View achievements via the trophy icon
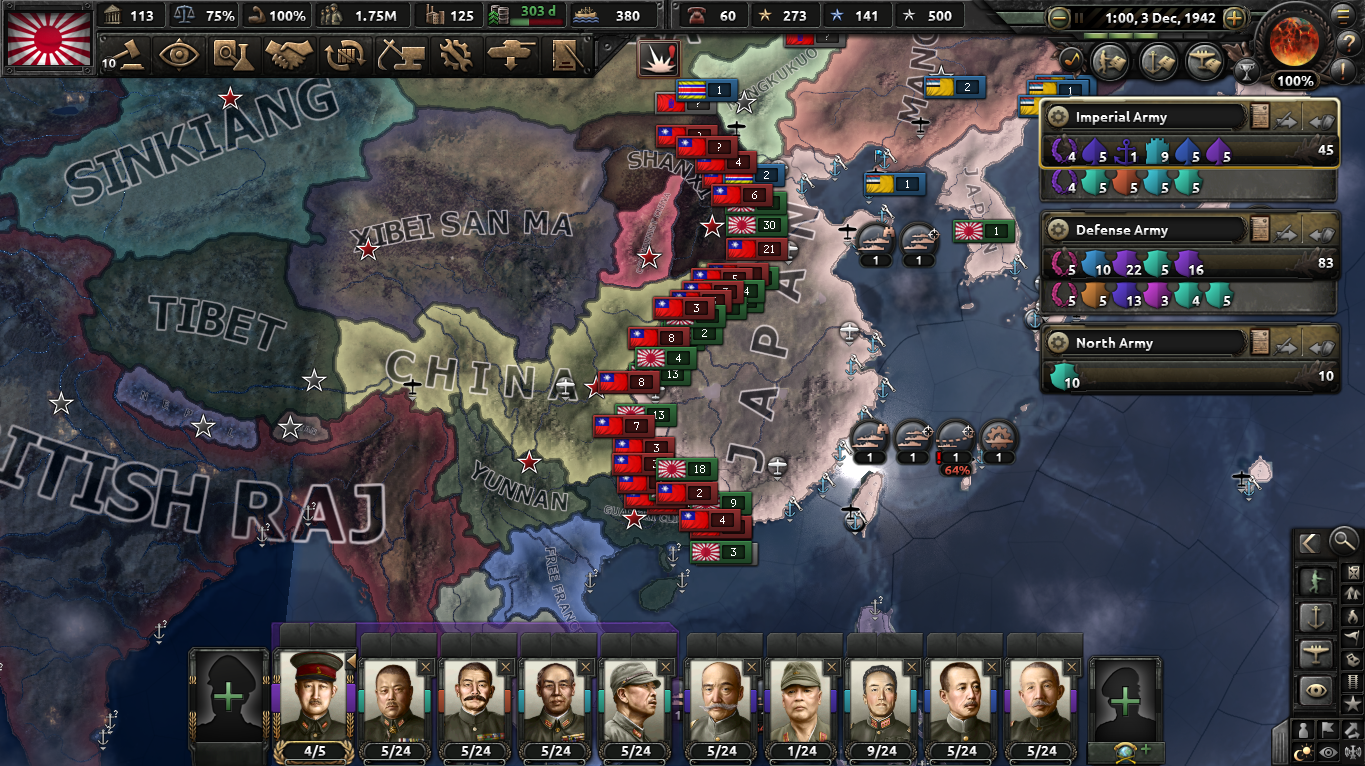 pyautogui.click(x=1247, y=70)
